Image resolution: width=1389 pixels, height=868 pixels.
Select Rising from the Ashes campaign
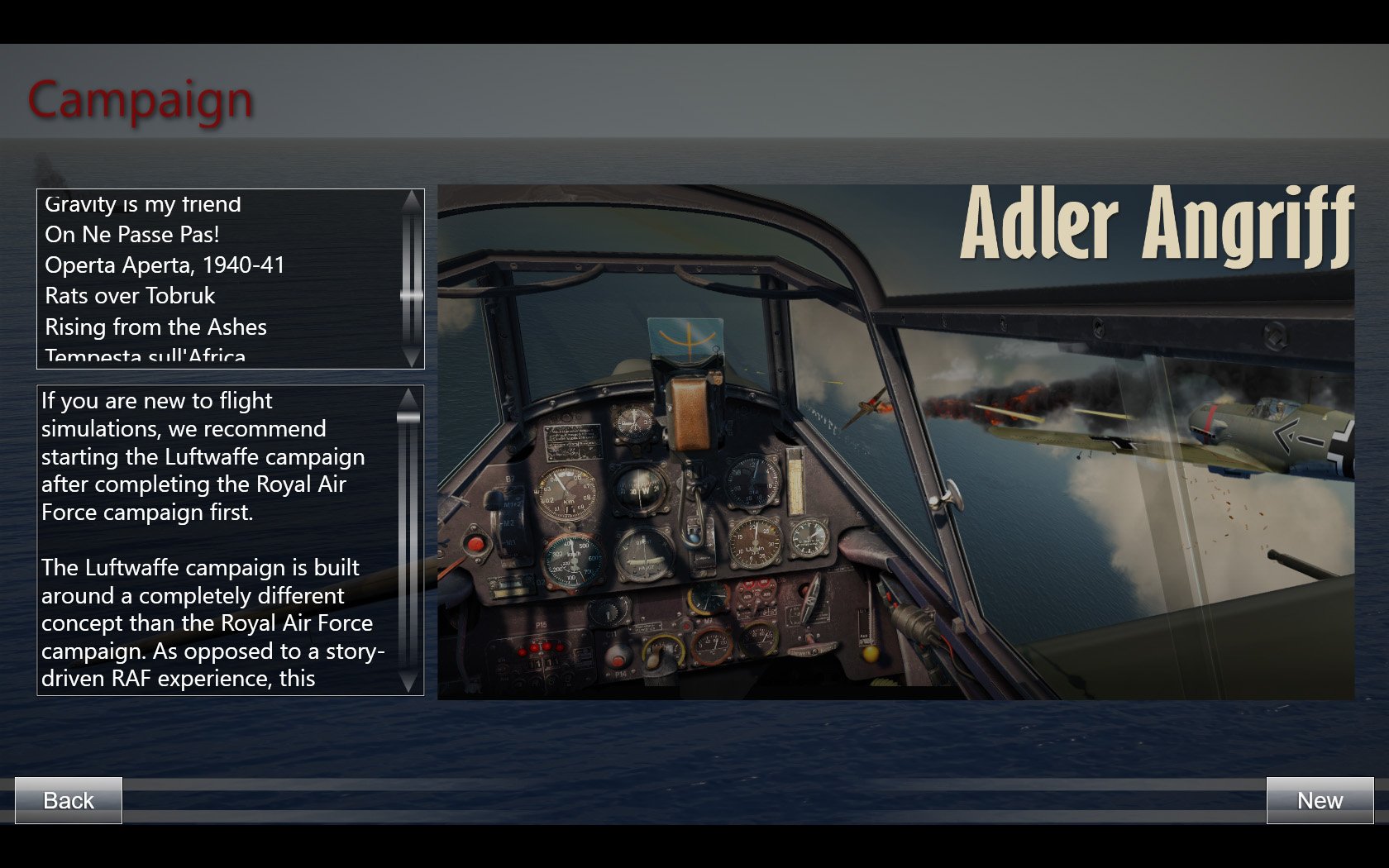click(x=155, y=327)
